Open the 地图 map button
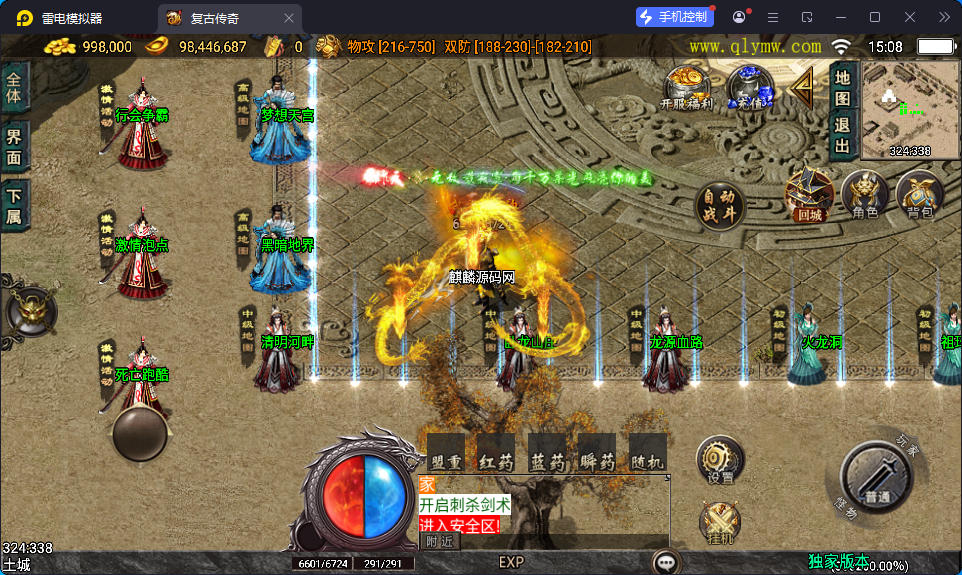 tap(843, 88)
